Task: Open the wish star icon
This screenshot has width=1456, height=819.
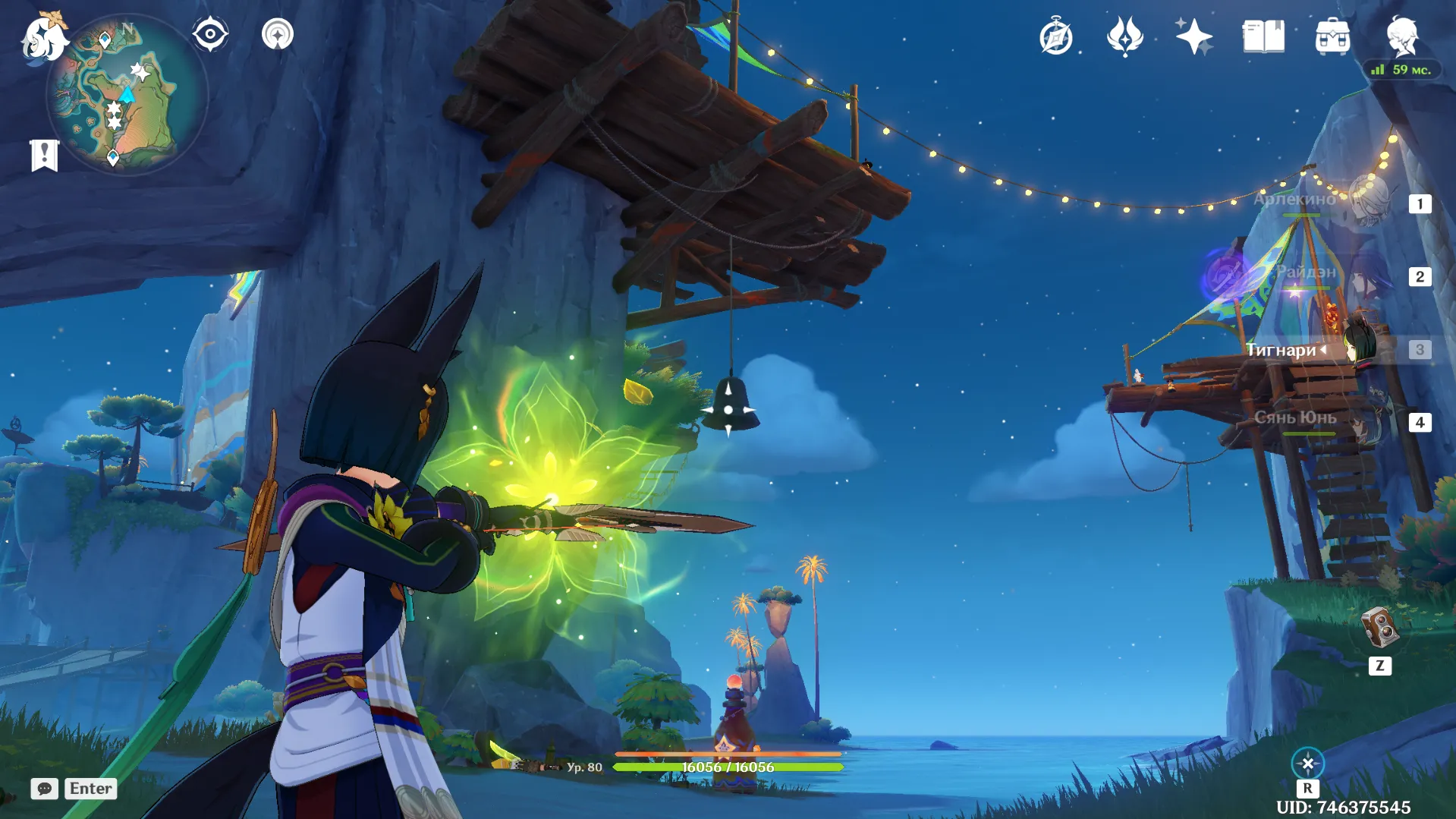Action: 1193,37
